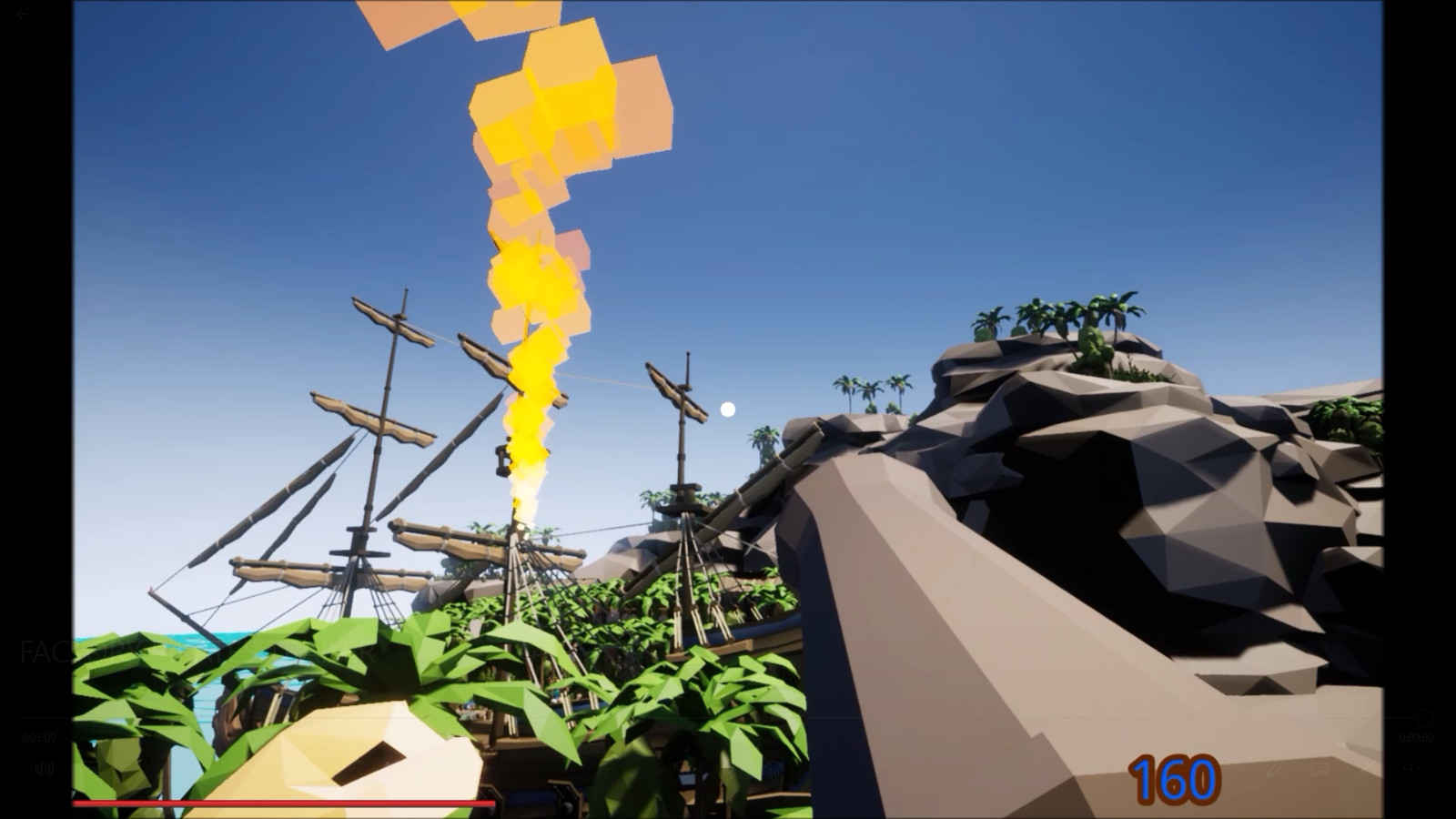Click the blue circular HUD badge near the ship
The image size is (1456, 819).
coord(775,769)
